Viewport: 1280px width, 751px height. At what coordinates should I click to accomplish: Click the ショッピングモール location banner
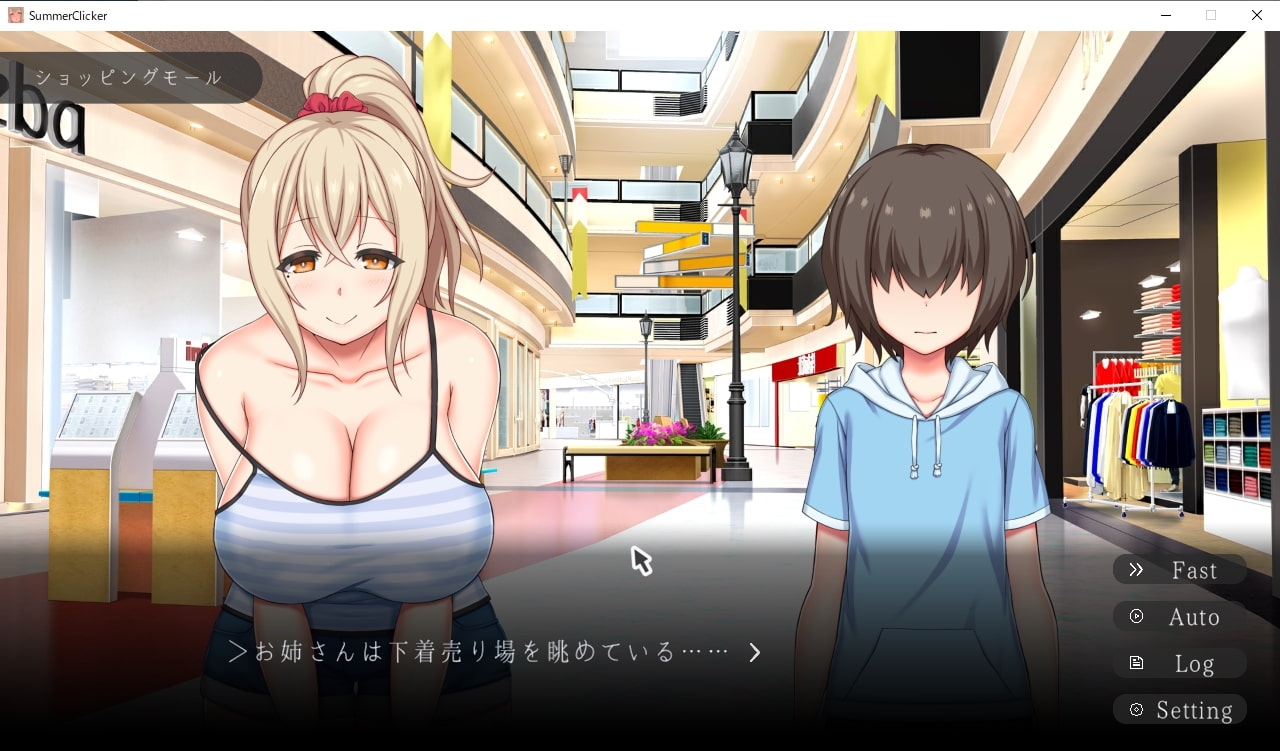pyautogui.click(x=130, y=77)
